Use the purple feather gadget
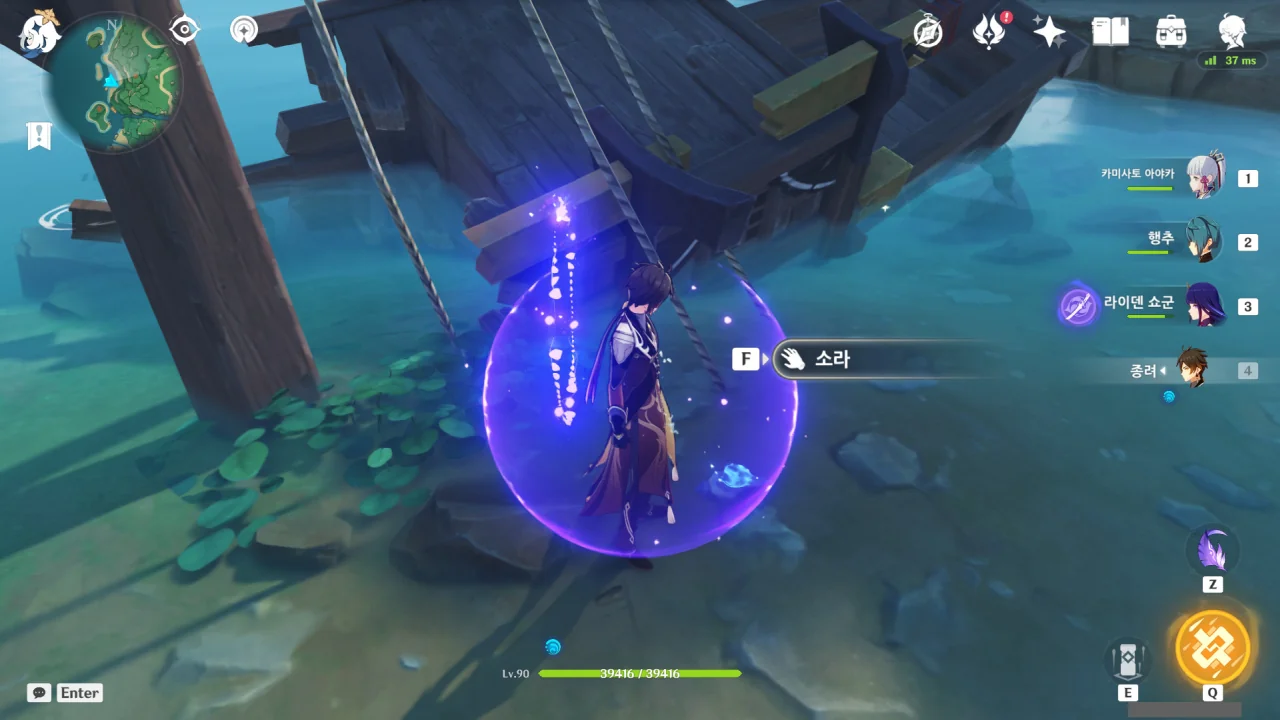The image size is (1280, 720). point(1212,550)
